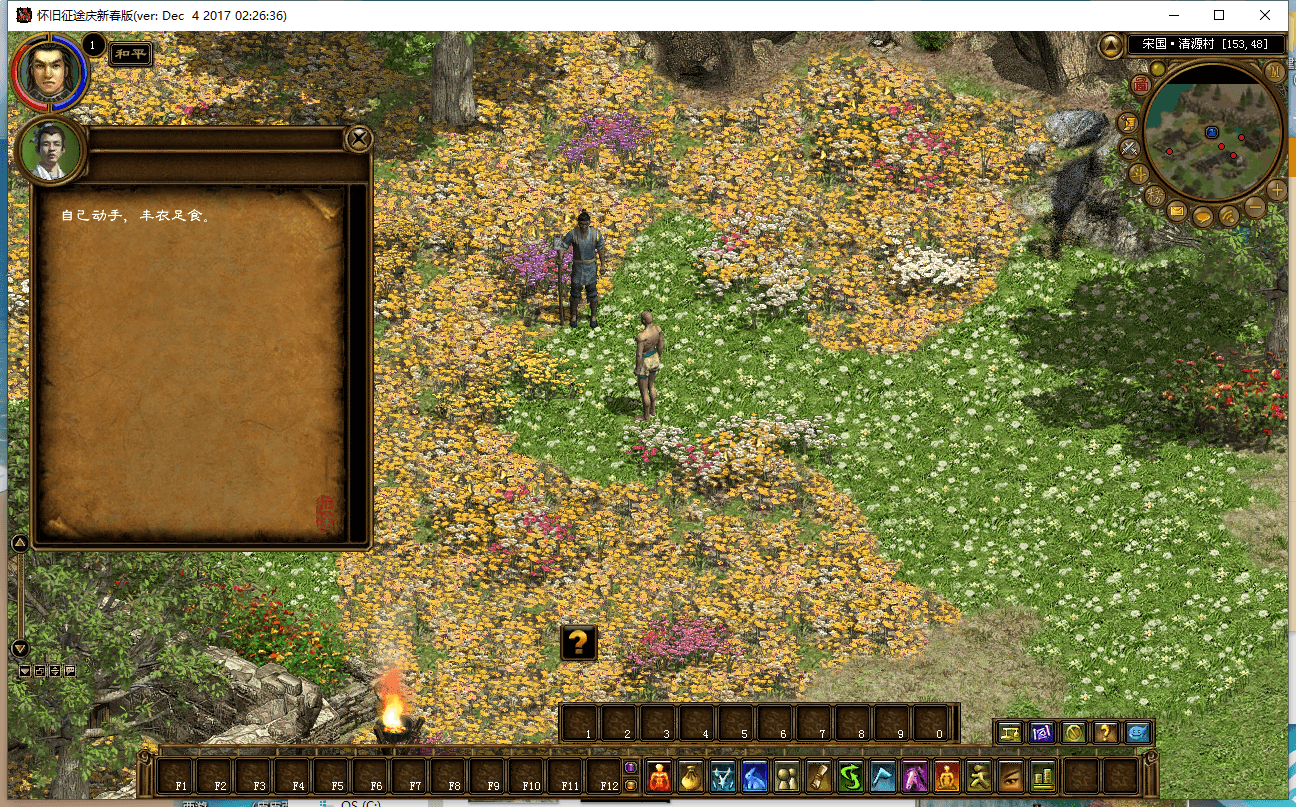This screenshot has width=1296, height=807.
Task: Toggle the 和平 peace mode button
Action: [131, 53]
